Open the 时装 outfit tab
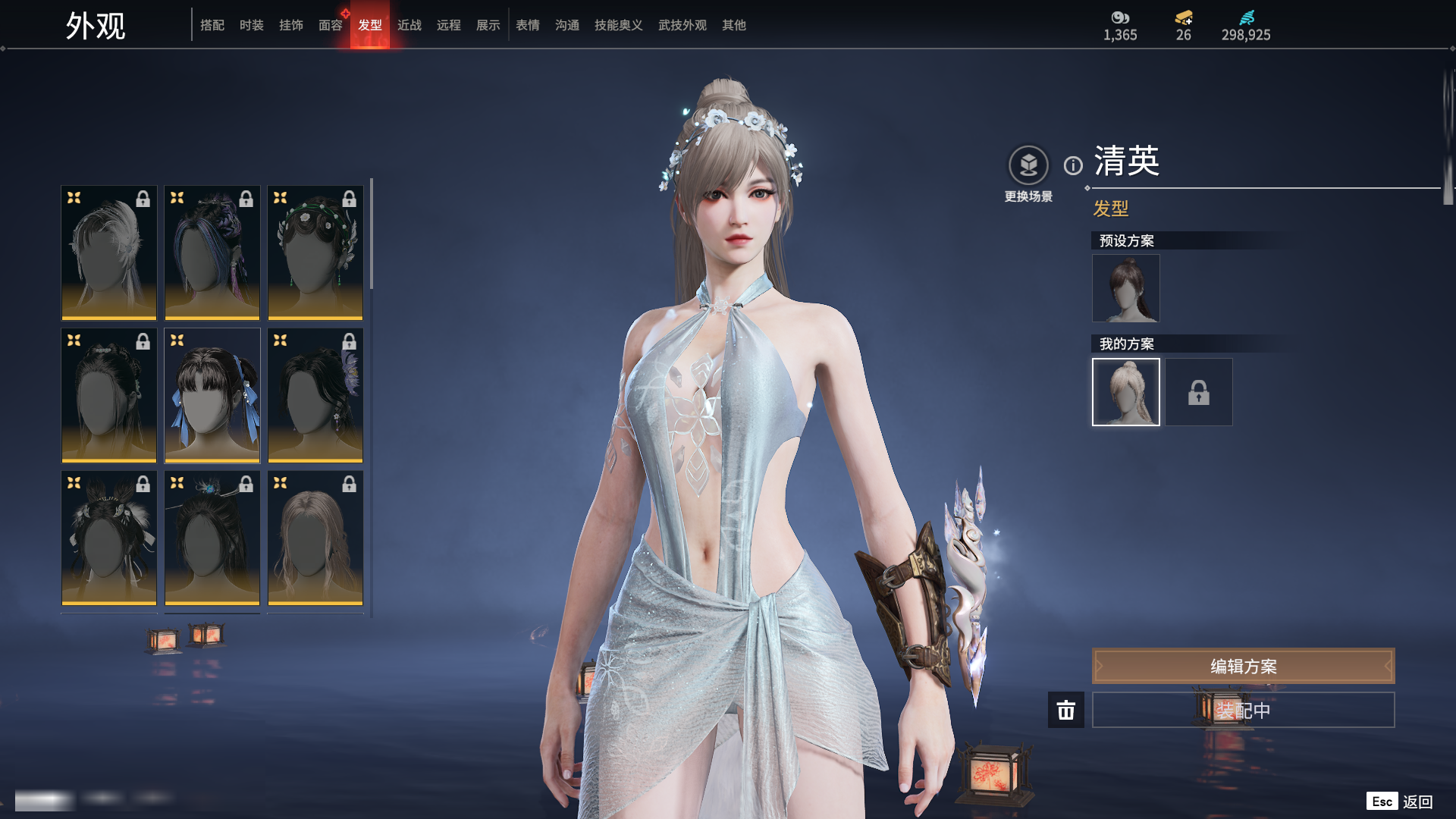Image resolution: width=1456 pixels, height=819 pixels. [x=252, y=25]
